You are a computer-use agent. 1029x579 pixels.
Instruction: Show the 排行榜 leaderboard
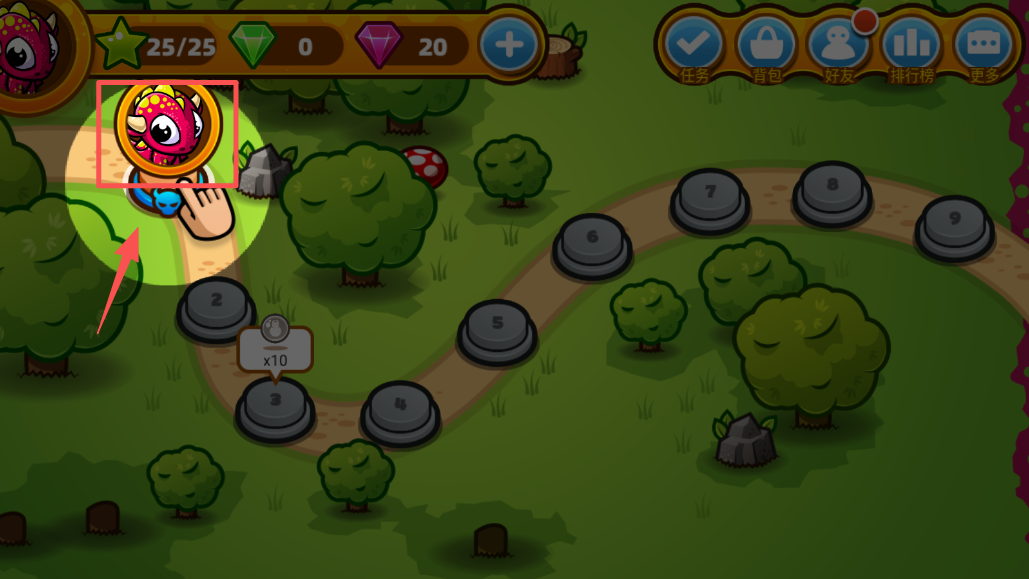click(911, 45)
